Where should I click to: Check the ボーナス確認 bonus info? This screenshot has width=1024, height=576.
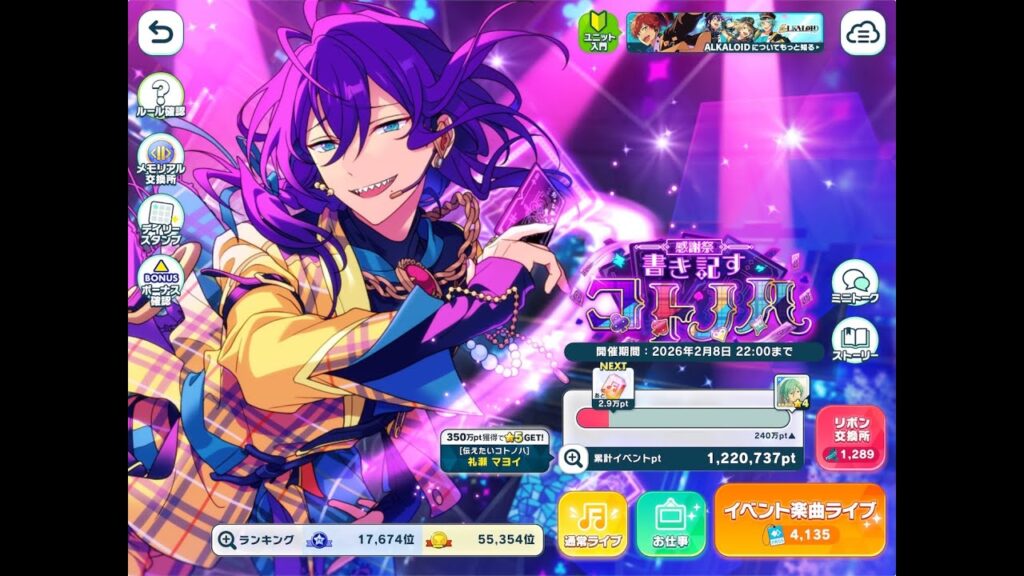(x=160, y=281)
